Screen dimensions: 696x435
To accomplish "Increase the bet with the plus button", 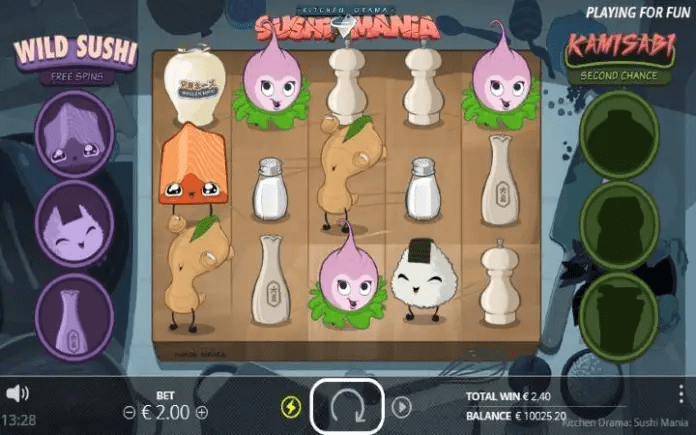I will click(202, 412).
